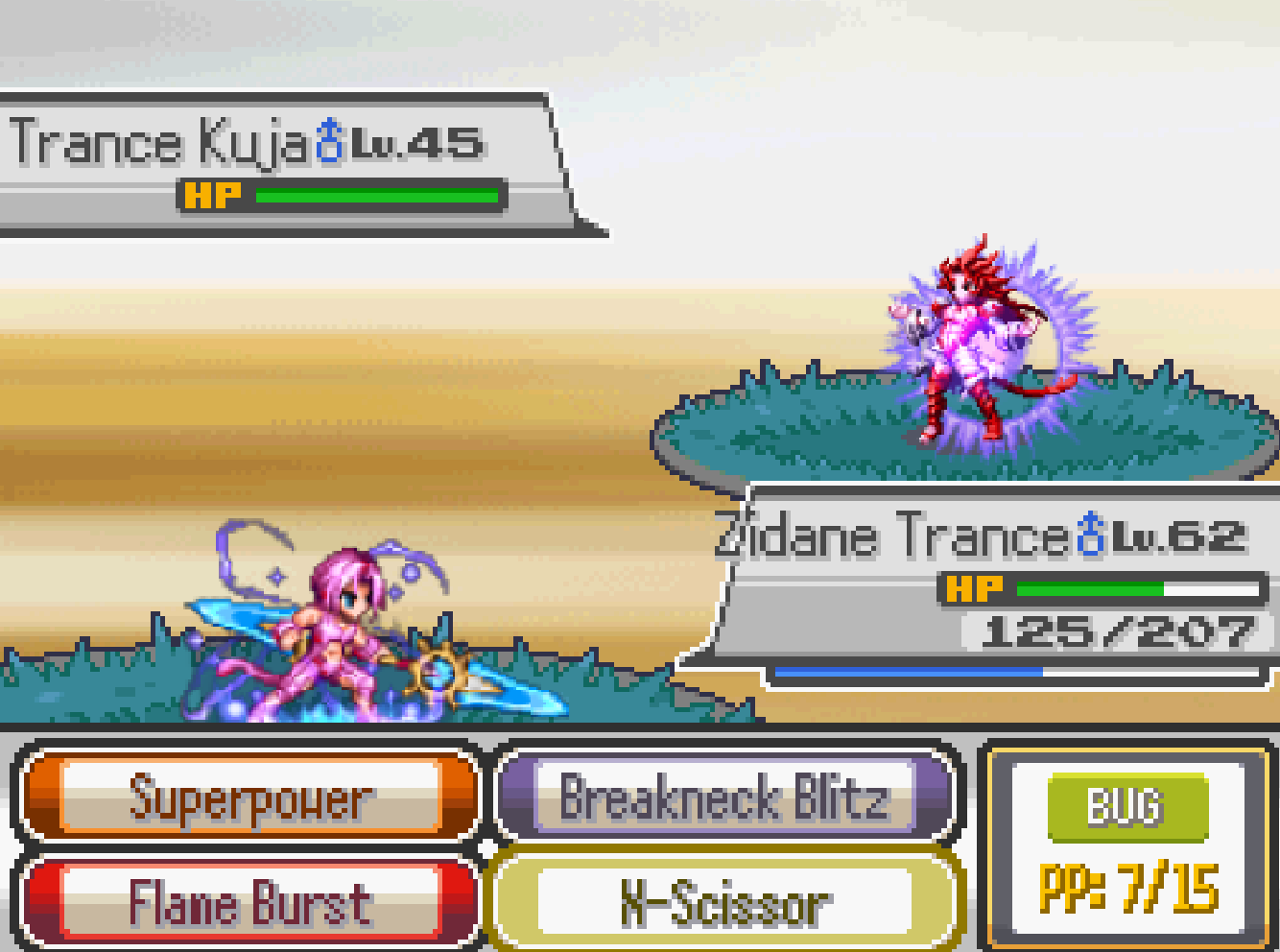Pick the N-Scissor move

(x=726, y=900)
